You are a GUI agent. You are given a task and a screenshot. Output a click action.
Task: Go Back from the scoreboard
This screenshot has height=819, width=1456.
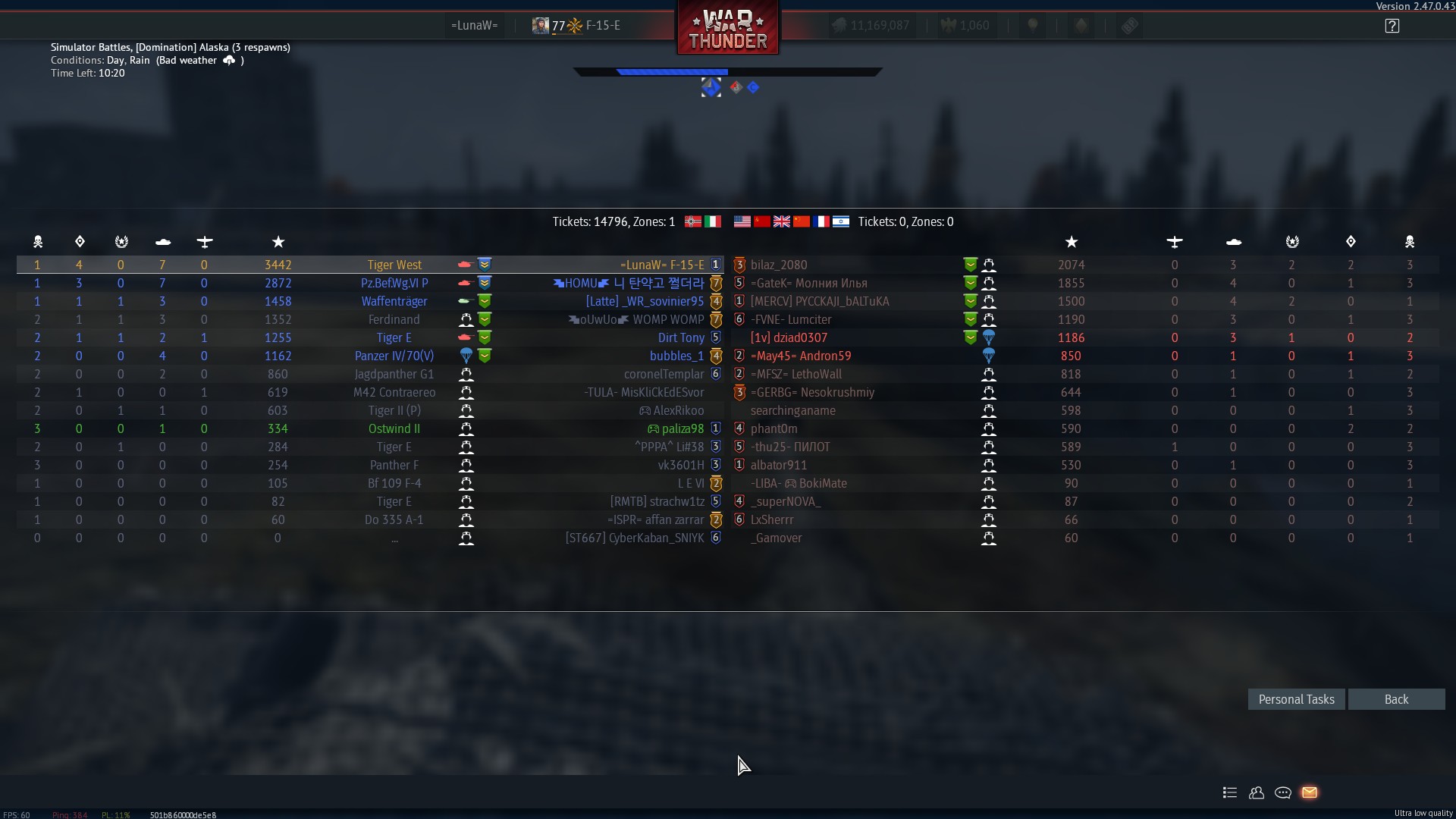click(x=1396, y=699)
